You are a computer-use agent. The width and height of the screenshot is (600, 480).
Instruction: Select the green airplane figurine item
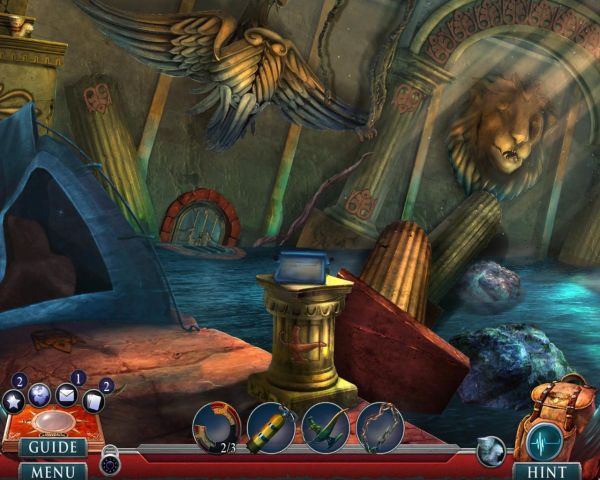pyautogui.click(x=325, y=427)
